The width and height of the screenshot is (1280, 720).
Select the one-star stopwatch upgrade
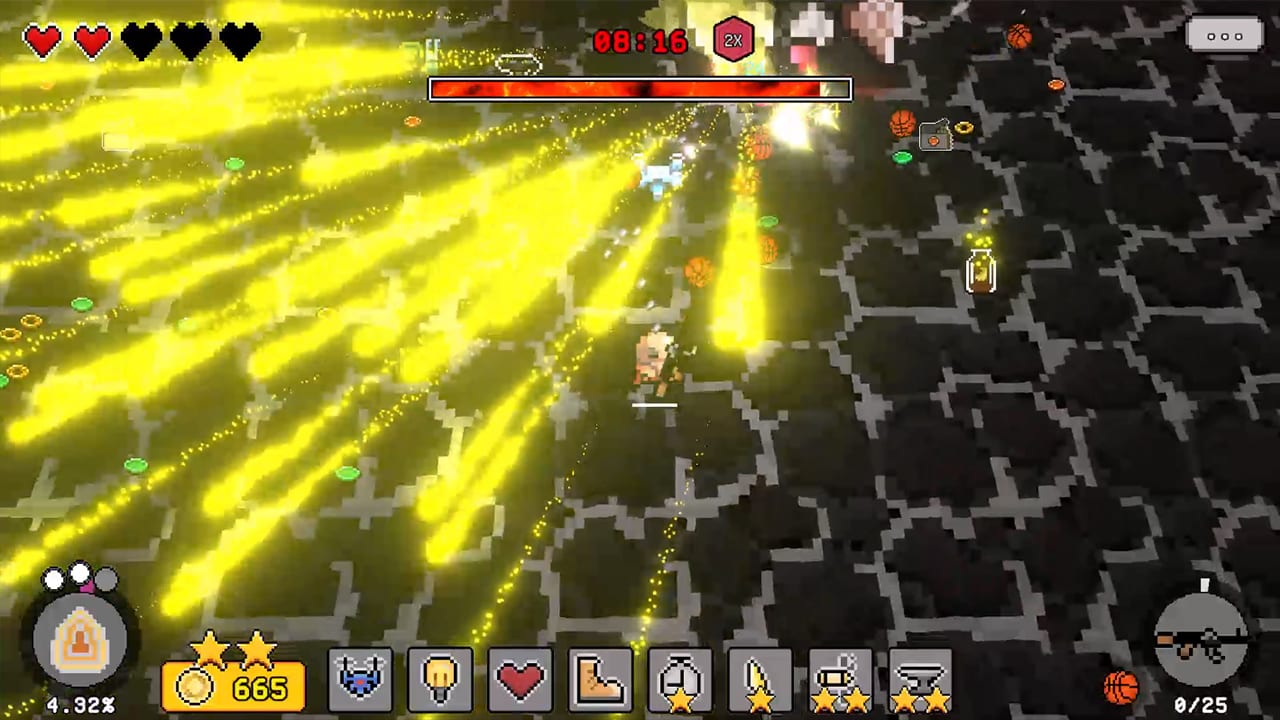[x=680, y=678]
